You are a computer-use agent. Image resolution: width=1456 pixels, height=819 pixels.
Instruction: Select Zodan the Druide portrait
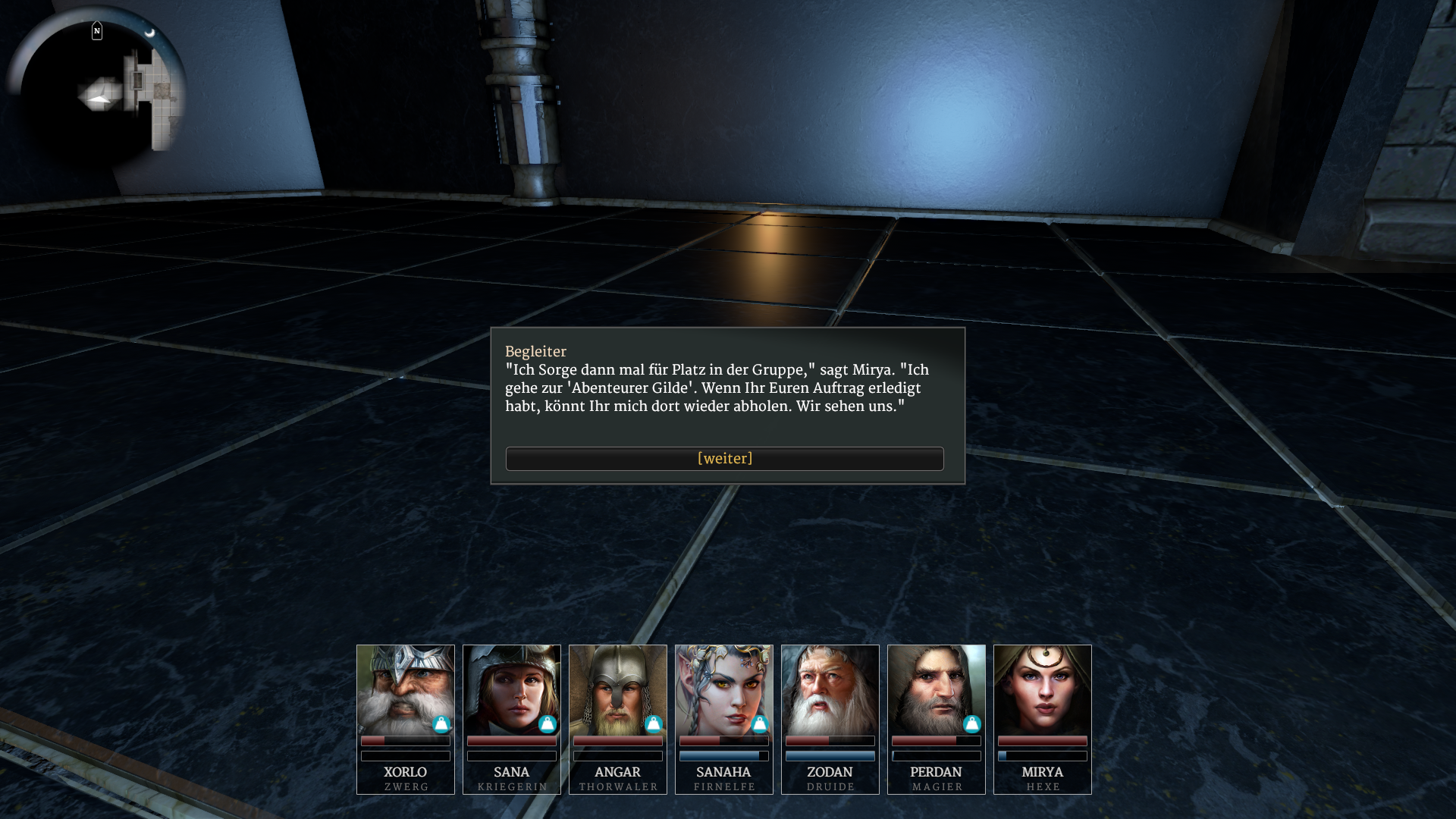(x=830, y=689)
